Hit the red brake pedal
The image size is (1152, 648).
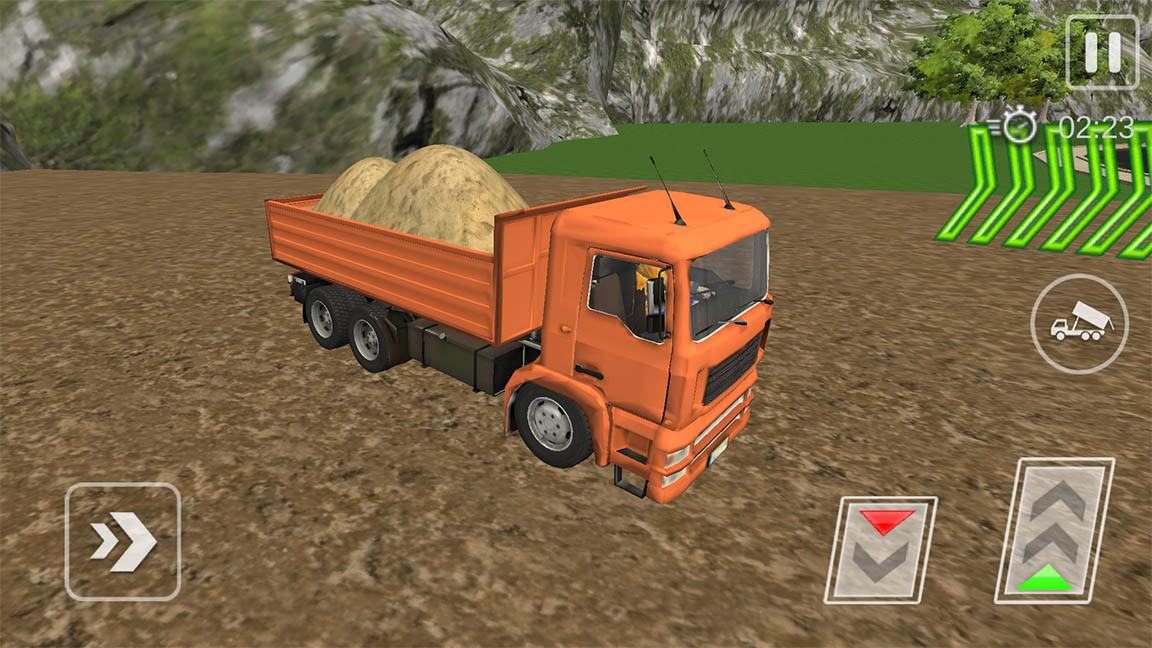pyautogui.click(x=880, y=549)
